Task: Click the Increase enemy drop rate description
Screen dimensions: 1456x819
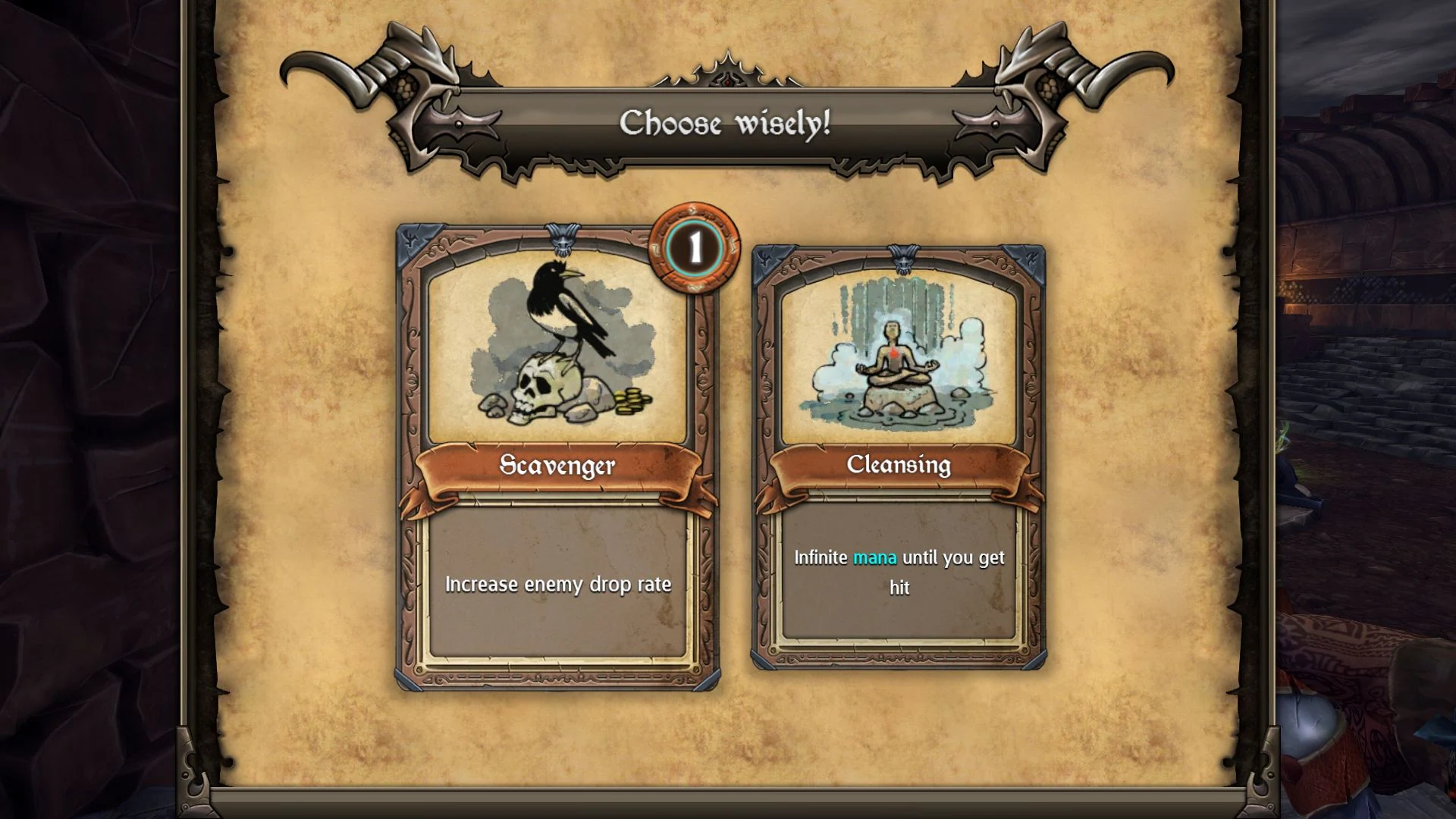Action: pyautogui.click(x=559, y=585)
